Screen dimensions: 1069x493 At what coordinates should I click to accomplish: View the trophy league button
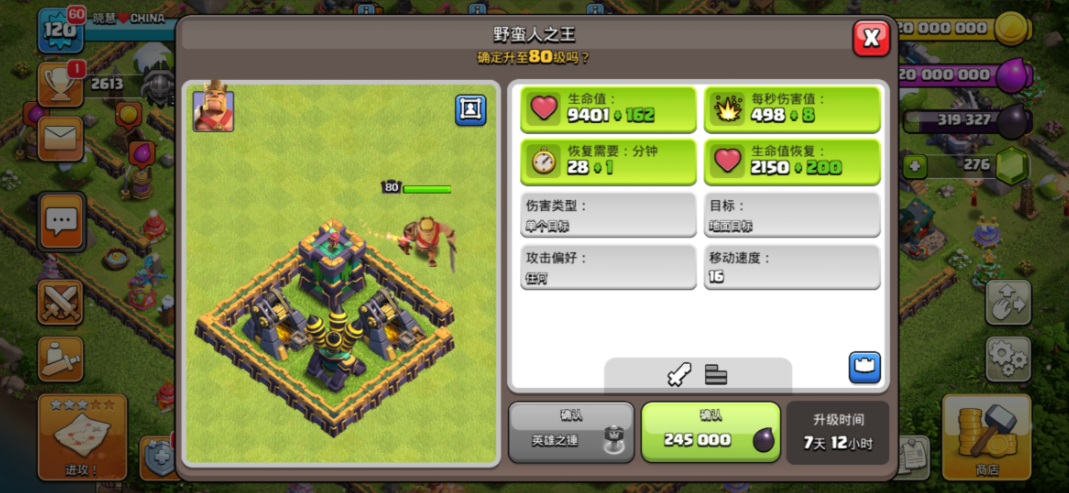(x=60, y=85)
